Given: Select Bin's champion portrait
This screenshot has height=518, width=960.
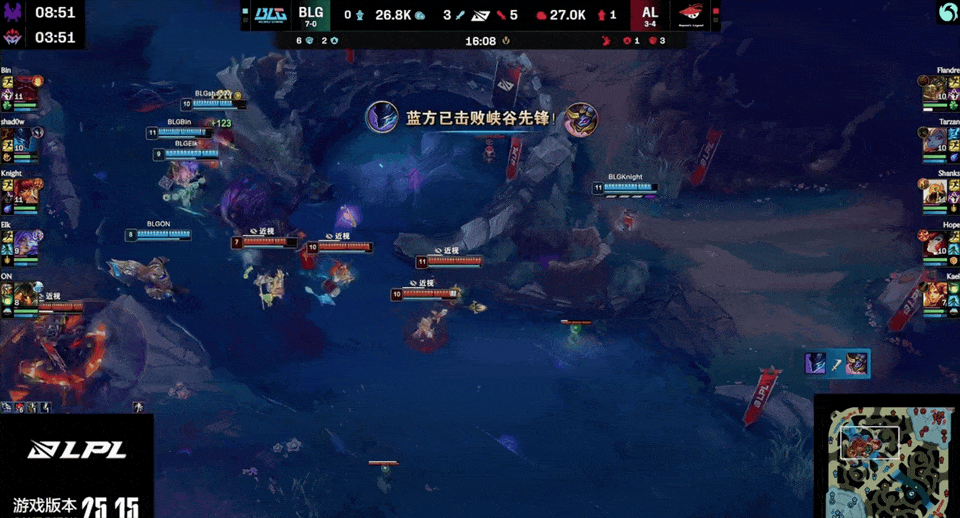Looking at the screenshot, I should [x=25, y=88].
